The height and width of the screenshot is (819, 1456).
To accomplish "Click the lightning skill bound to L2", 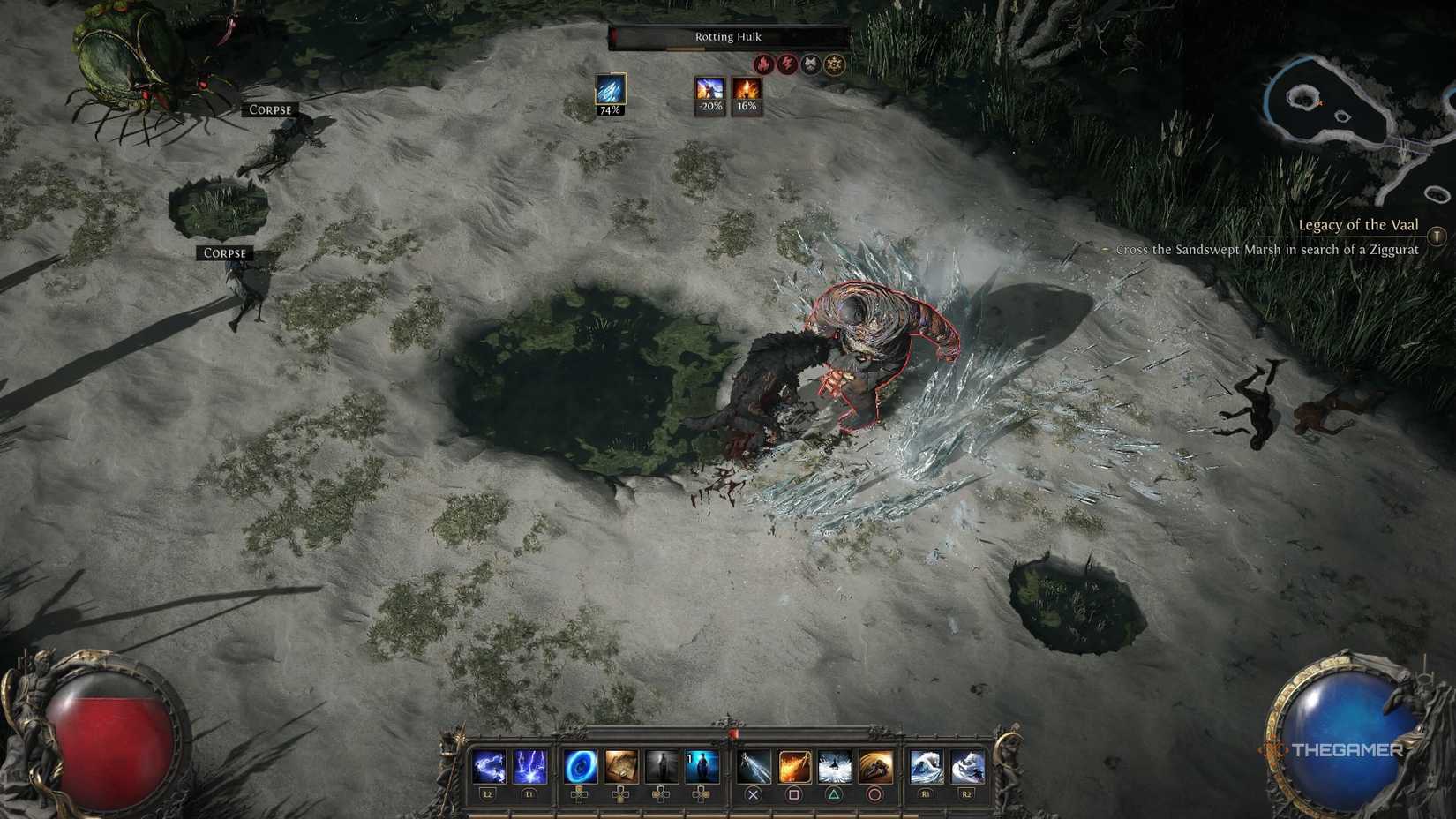I will [x=488, y=766].
